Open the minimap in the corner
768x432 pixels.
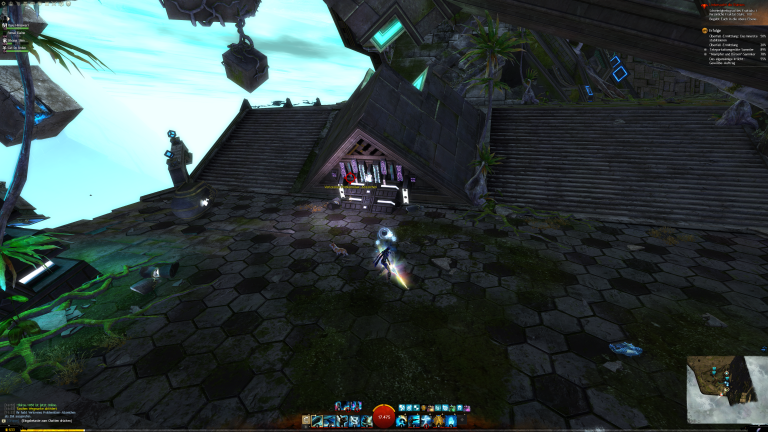click(x=726, y=390)
